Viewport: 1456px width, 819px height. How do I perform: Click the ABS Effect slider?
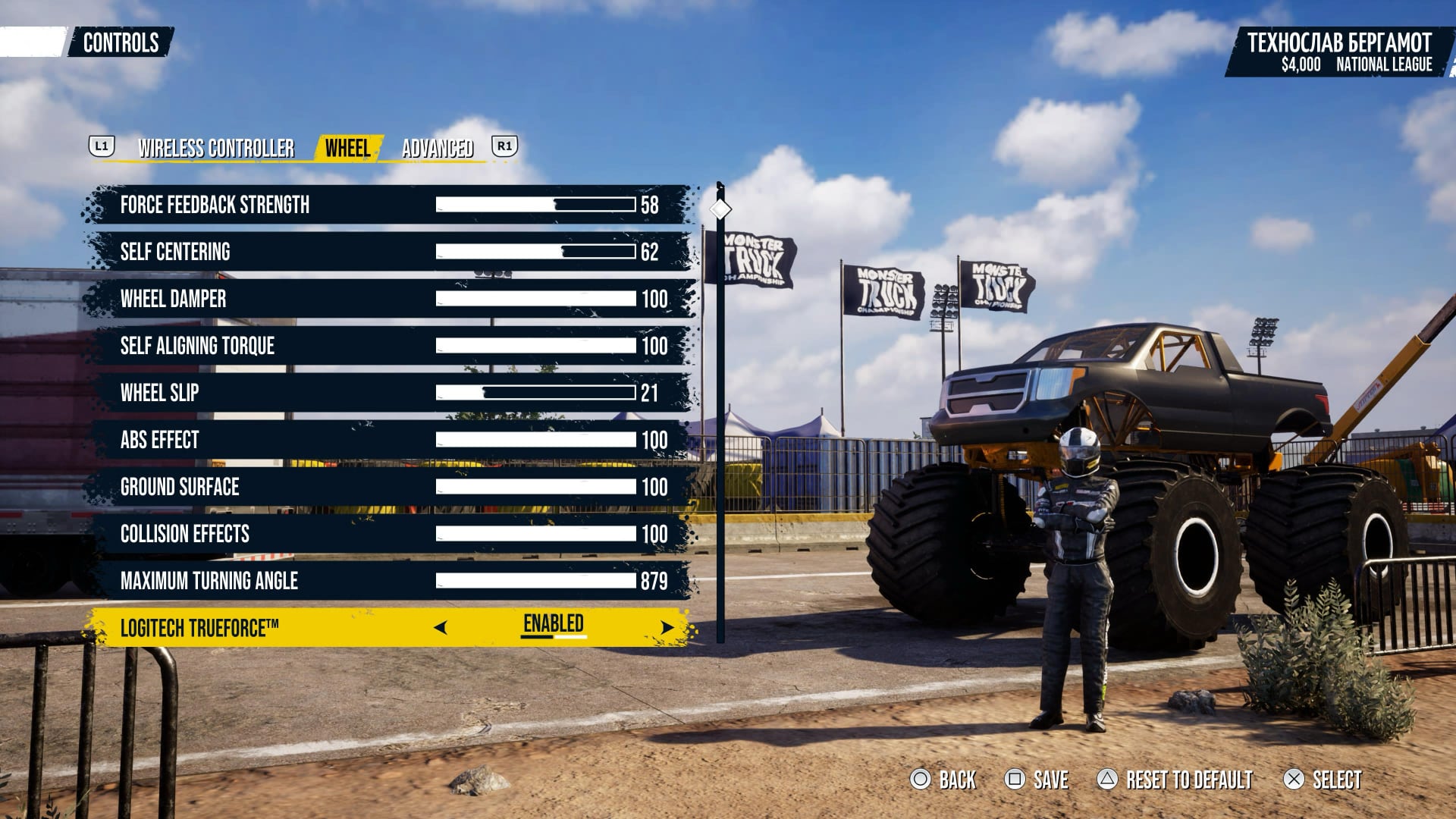535,440
